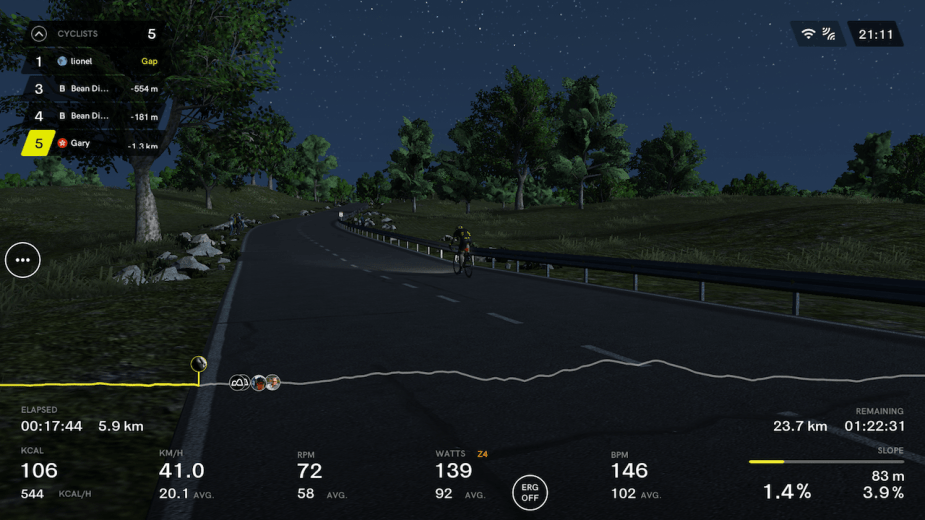Open the sensor connection icon
The image size is (925, 520).
(x=829, y=34)
